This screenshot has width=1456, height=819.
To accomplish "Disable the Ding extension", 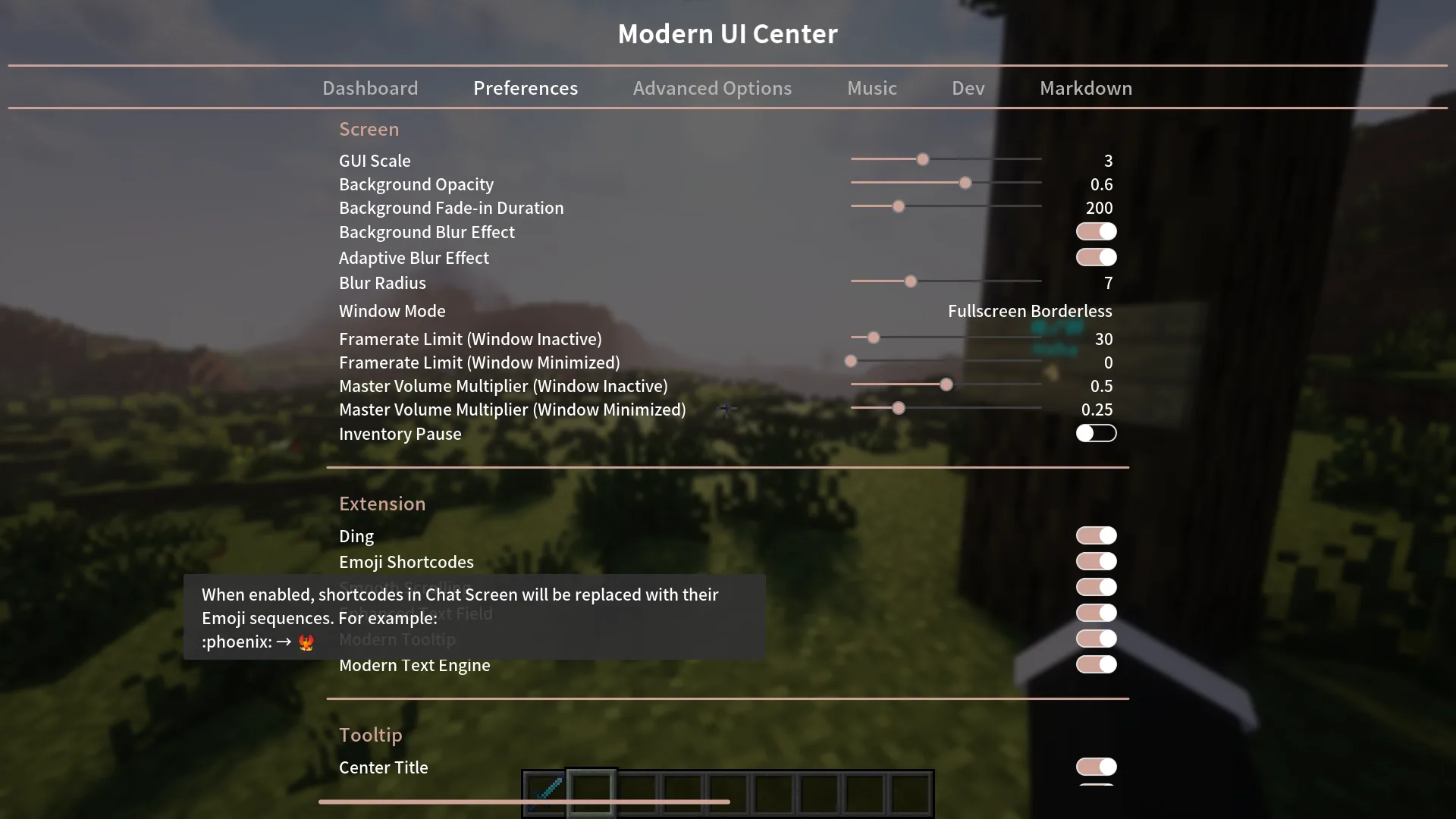I will 1096,535.
